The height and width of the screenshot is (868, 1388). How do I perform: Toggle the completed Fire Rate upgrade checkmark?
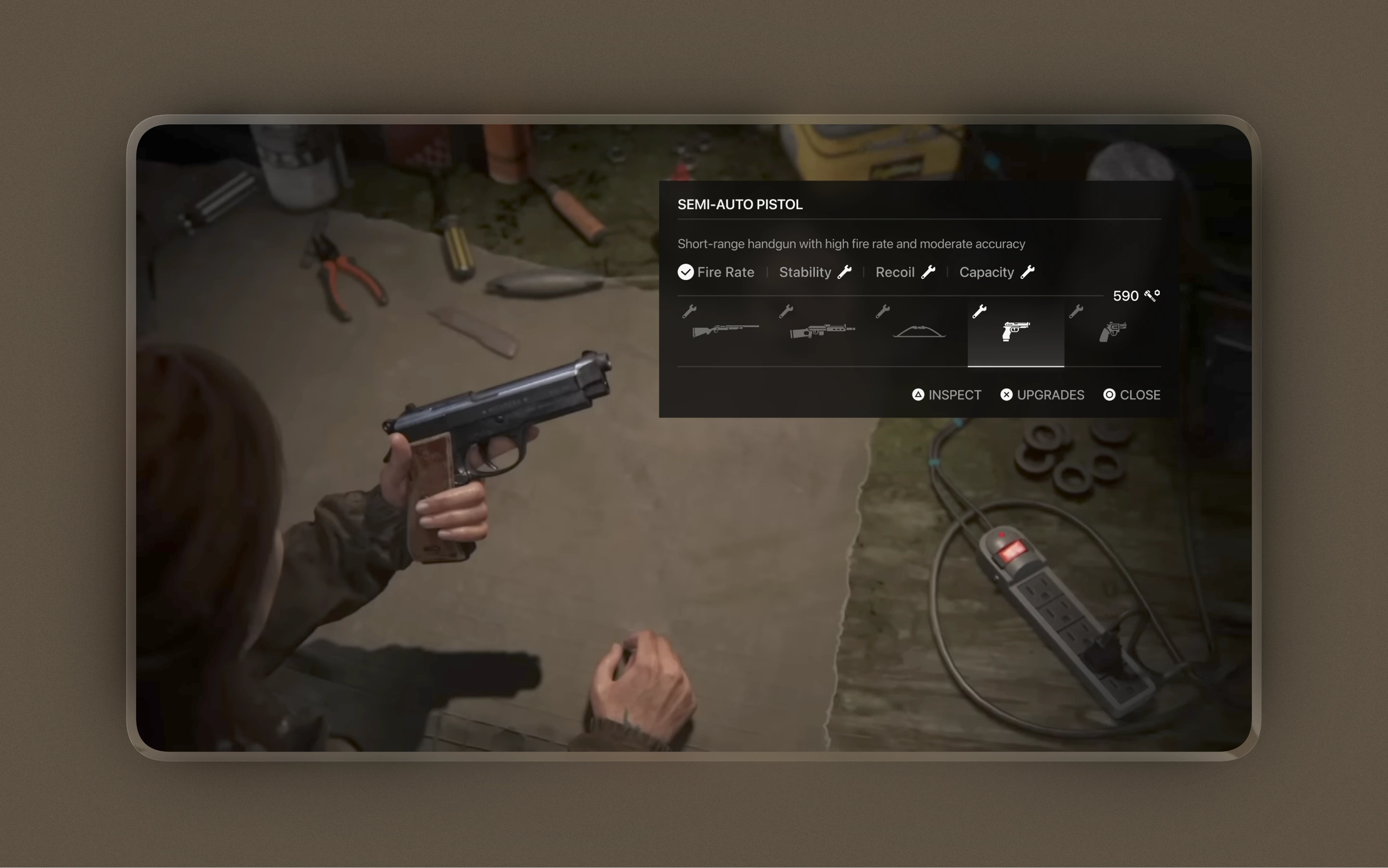(x=685, y=272)
